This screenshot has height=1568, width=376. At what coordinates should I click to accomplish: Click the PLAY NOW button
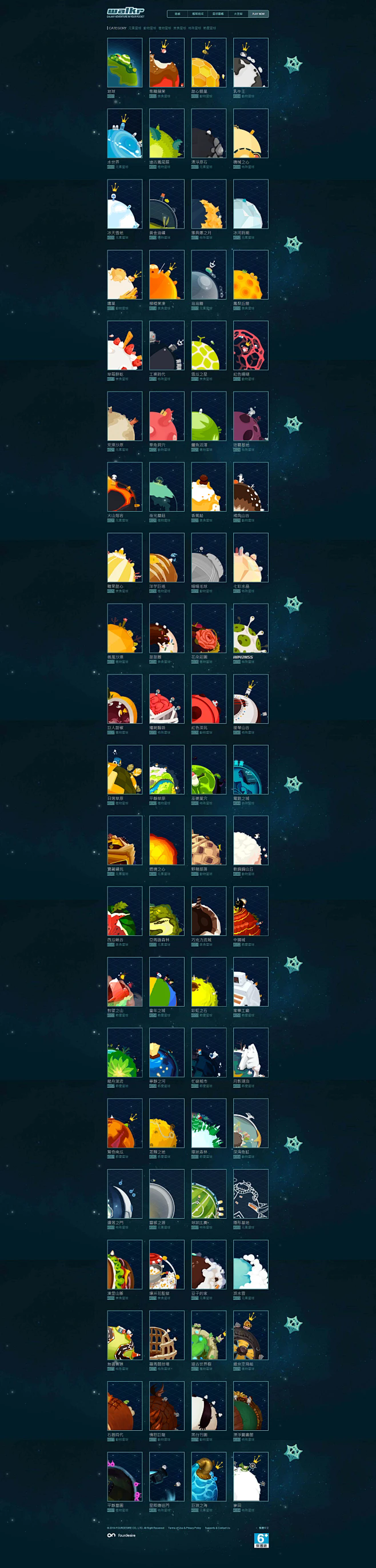(x=259, y=13)
